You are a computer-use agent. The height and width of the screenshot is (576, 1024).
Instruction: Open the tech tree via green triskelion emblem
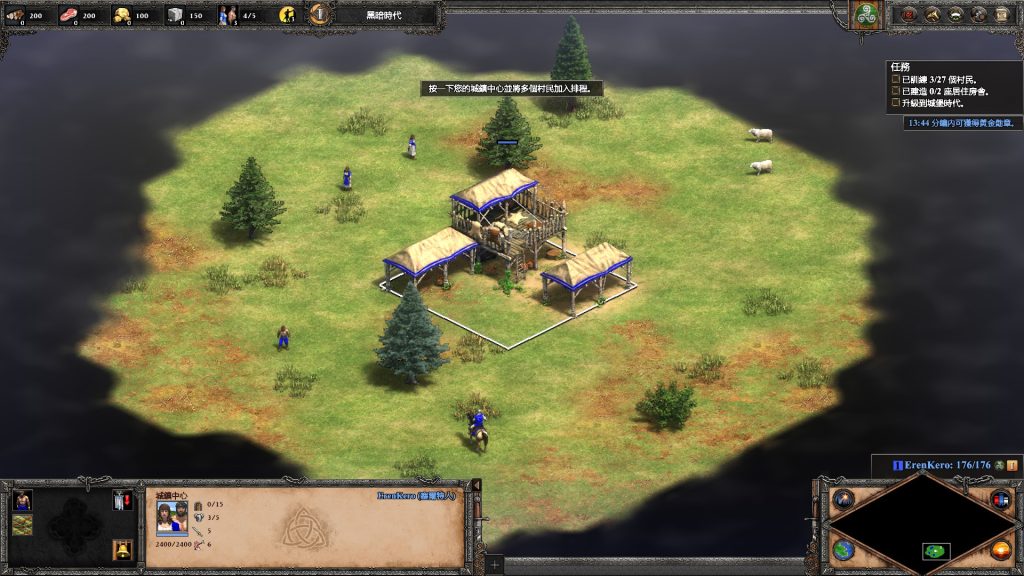tap(864, 15)
